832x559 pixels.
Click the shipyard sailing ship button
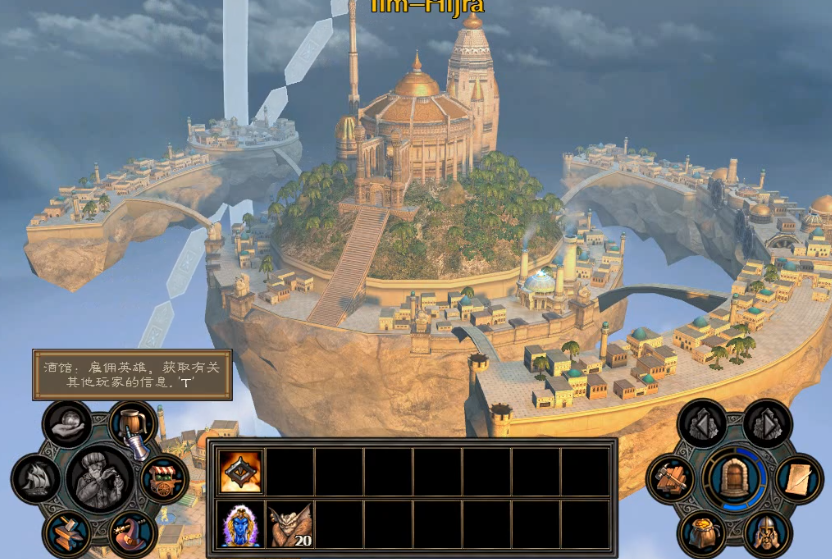point(36,478)
